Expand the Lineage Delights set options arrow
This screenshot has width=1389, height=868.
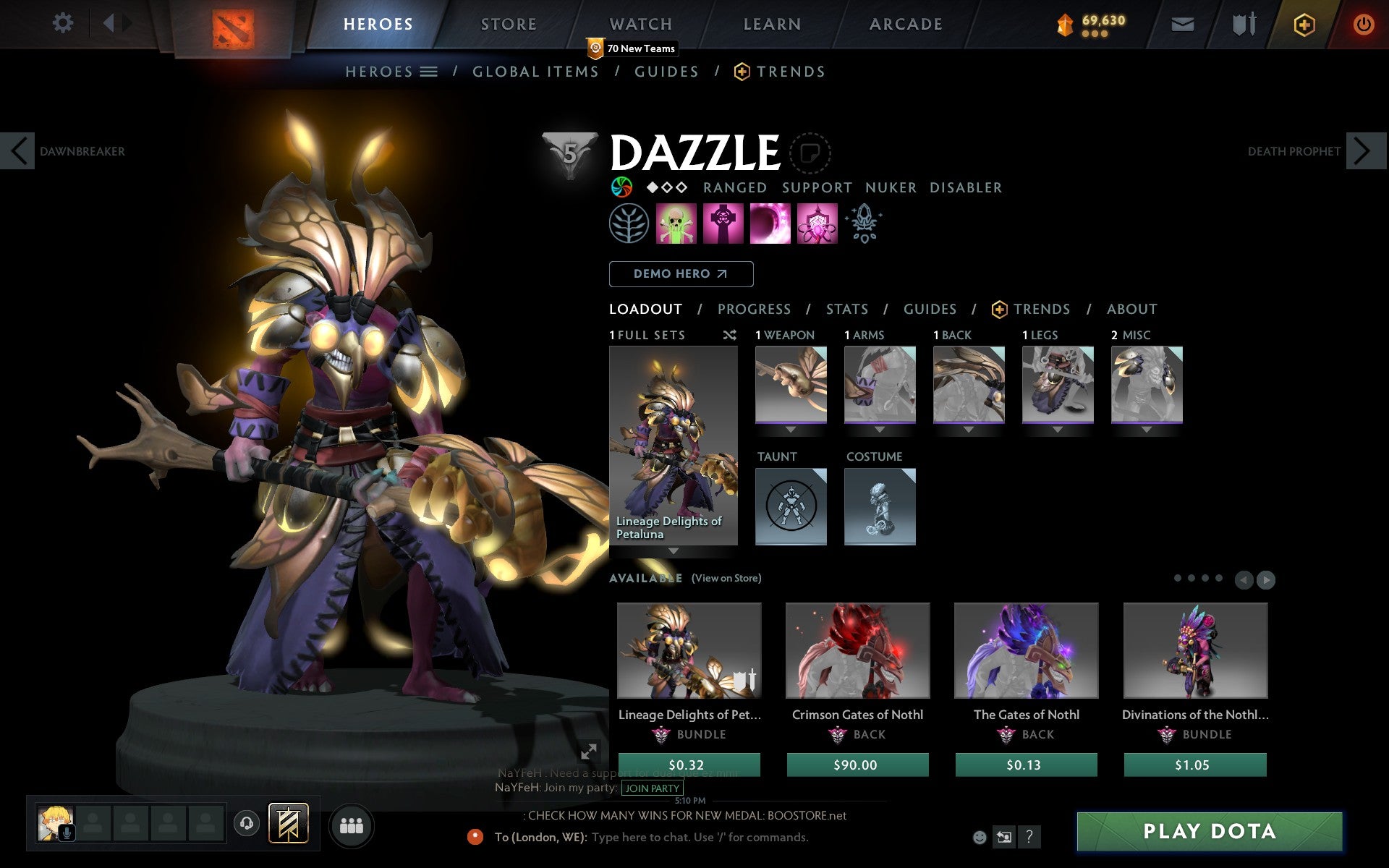tap(674, 550)
